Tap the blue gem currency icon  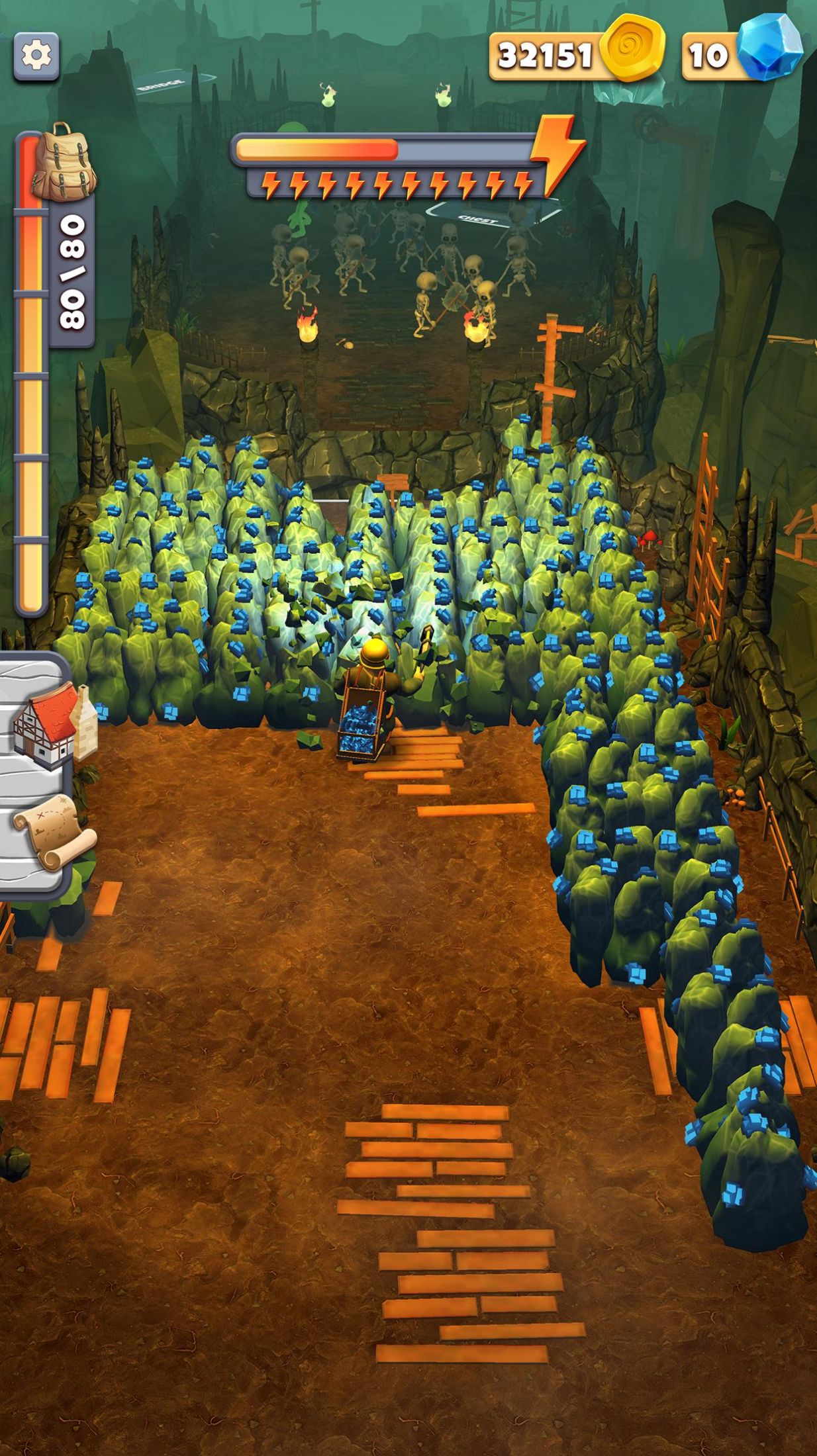(771, 48)
